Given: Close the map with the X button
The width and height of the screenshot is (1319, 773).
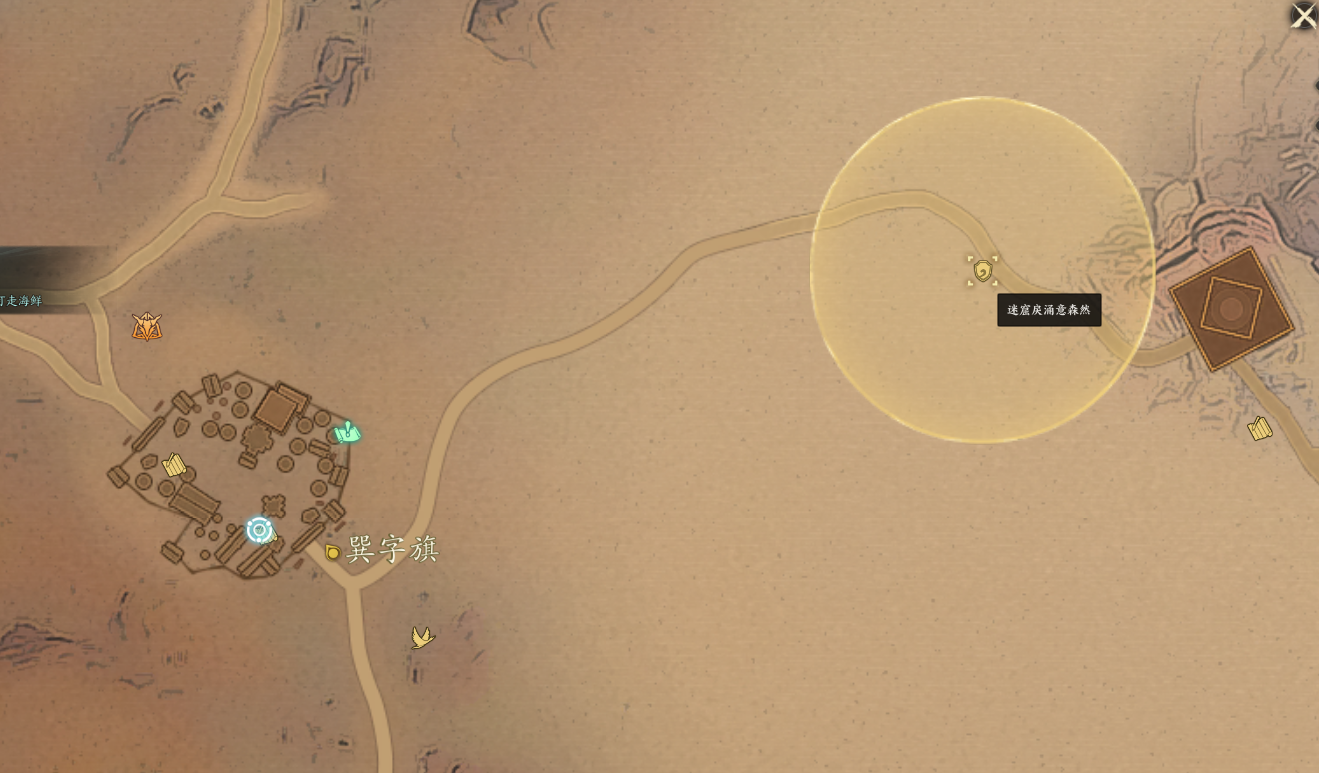Looking at the screenshot, I should 1303,15.
